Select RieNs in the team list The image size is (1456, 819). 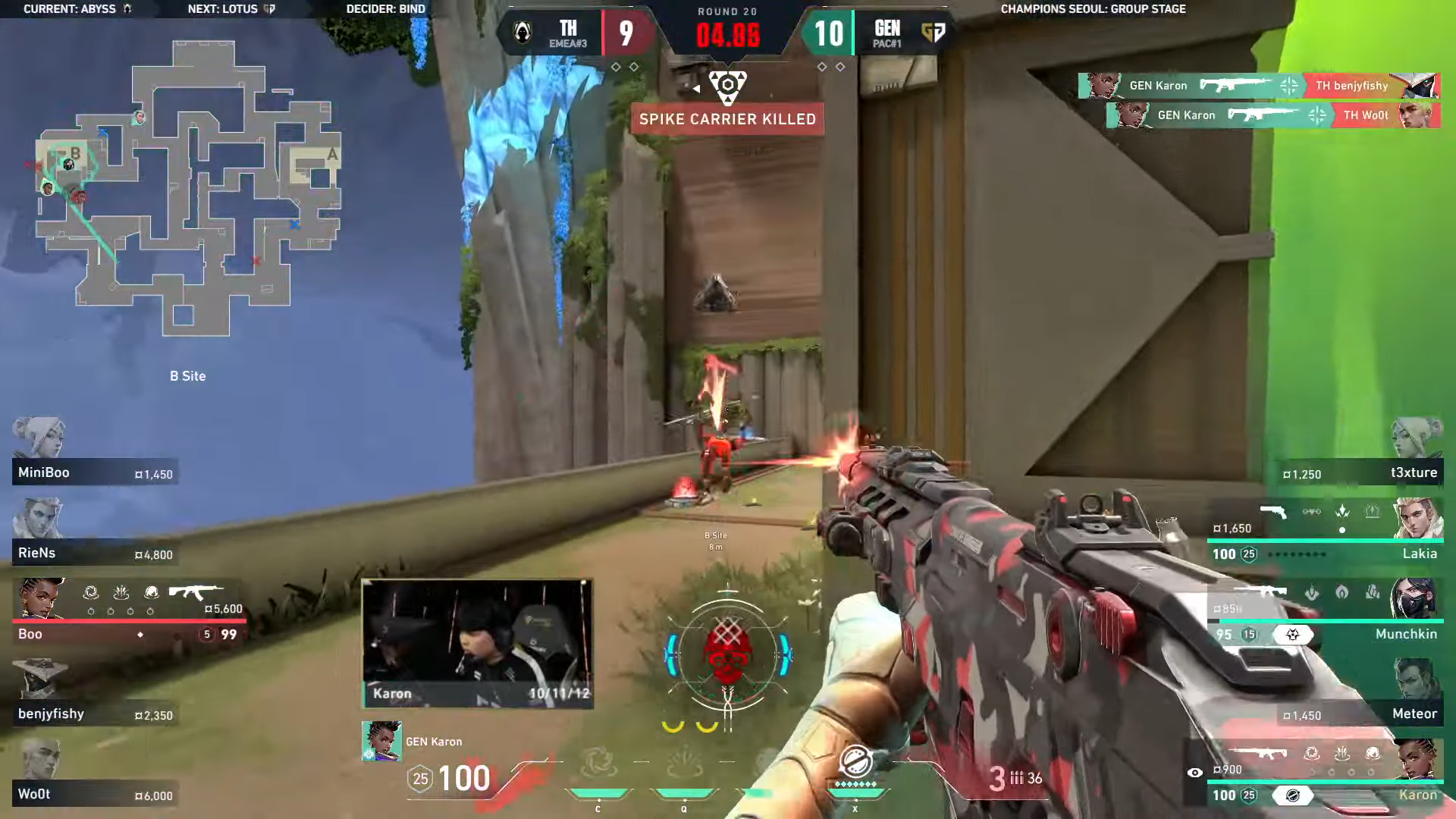(x=95, y=552)
